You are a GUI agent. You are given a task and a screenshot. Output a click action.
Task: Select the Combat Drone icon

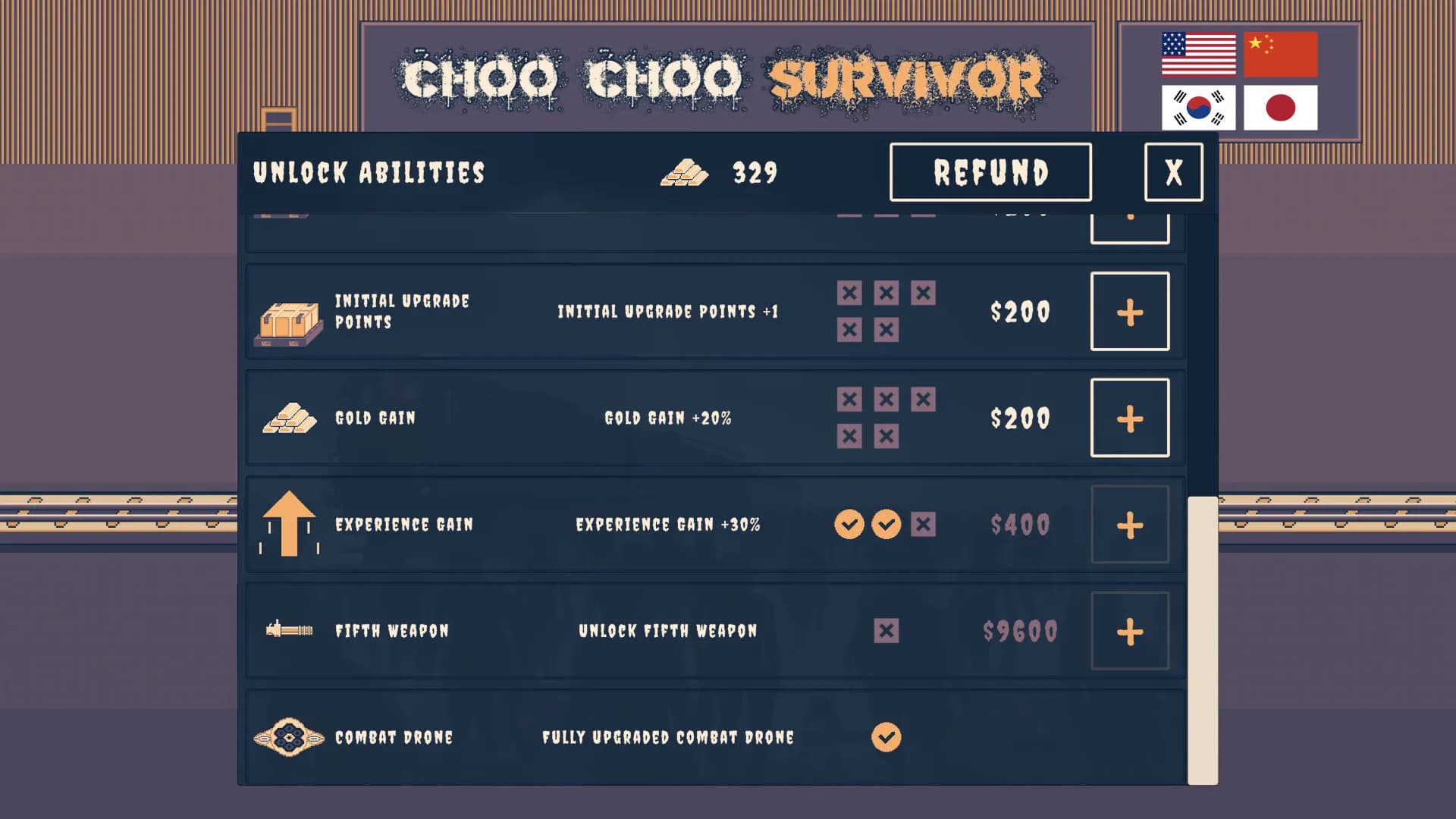click(290, 736)
